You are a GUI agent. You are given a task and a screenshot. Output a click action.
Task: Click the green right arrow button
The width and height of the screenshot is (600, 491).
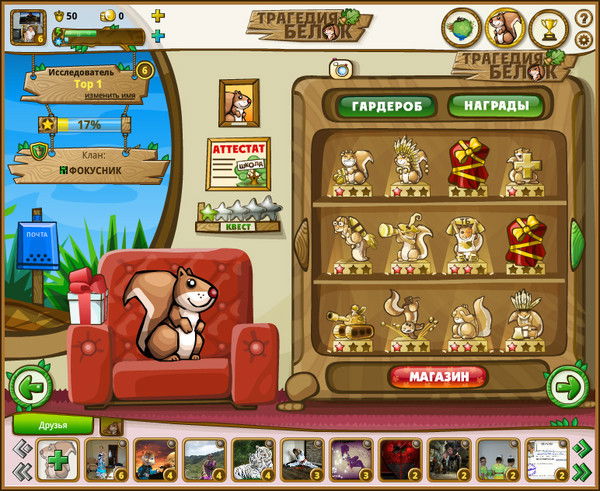point(566,384)
